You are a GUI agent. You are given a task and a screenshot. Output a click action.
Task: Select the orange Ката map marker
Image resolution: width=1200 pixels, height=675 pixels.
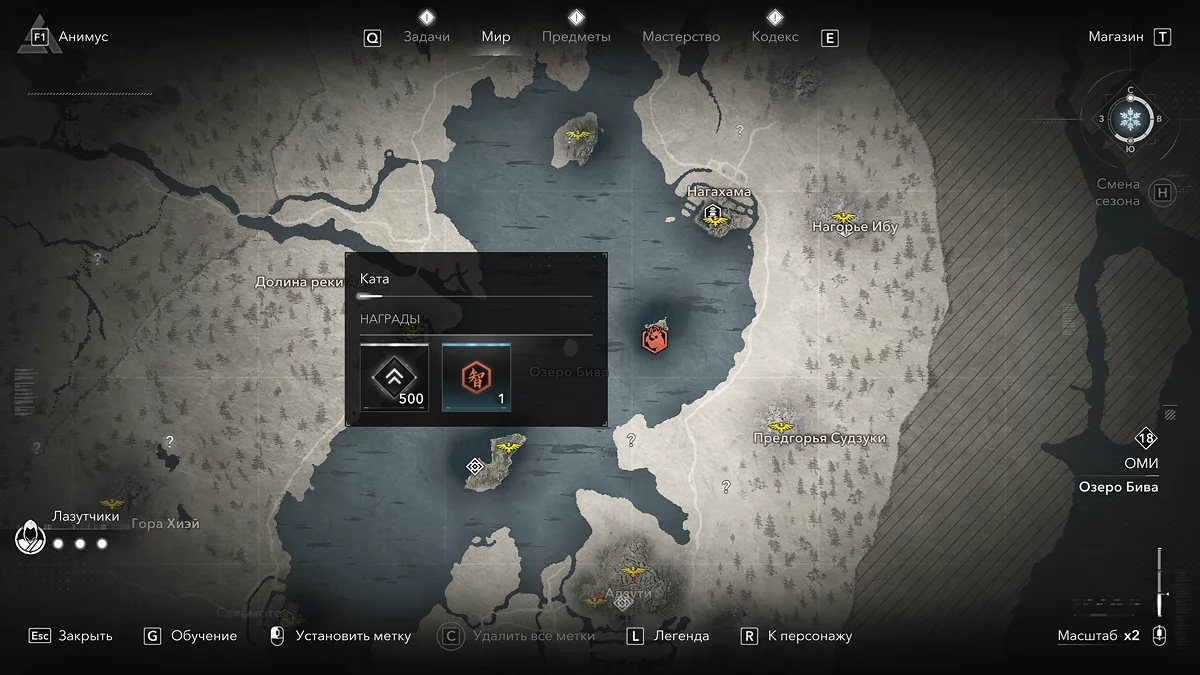(655, 337)
